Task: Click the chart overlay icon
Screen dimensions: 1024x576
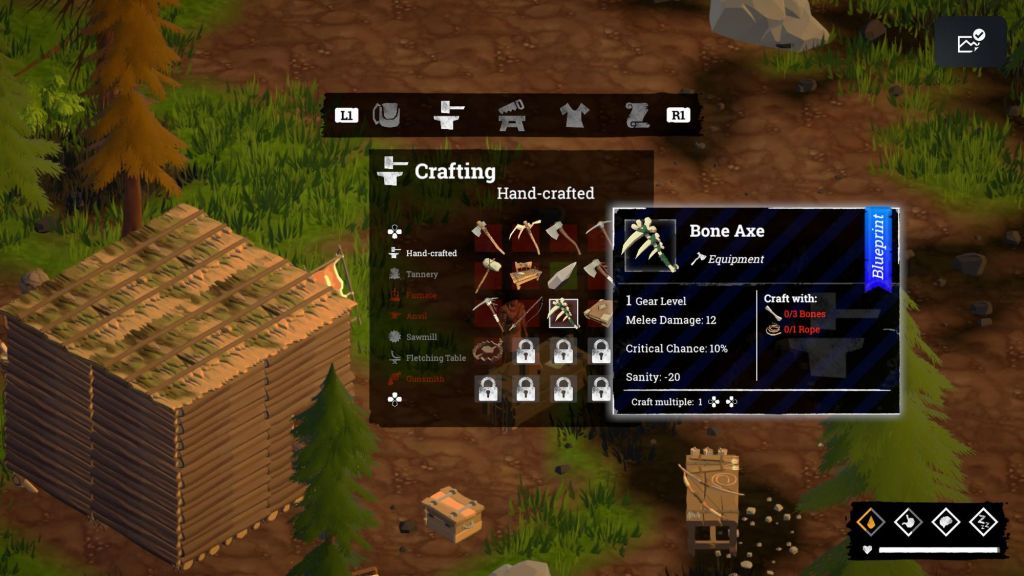Action: tap(970, 42)
